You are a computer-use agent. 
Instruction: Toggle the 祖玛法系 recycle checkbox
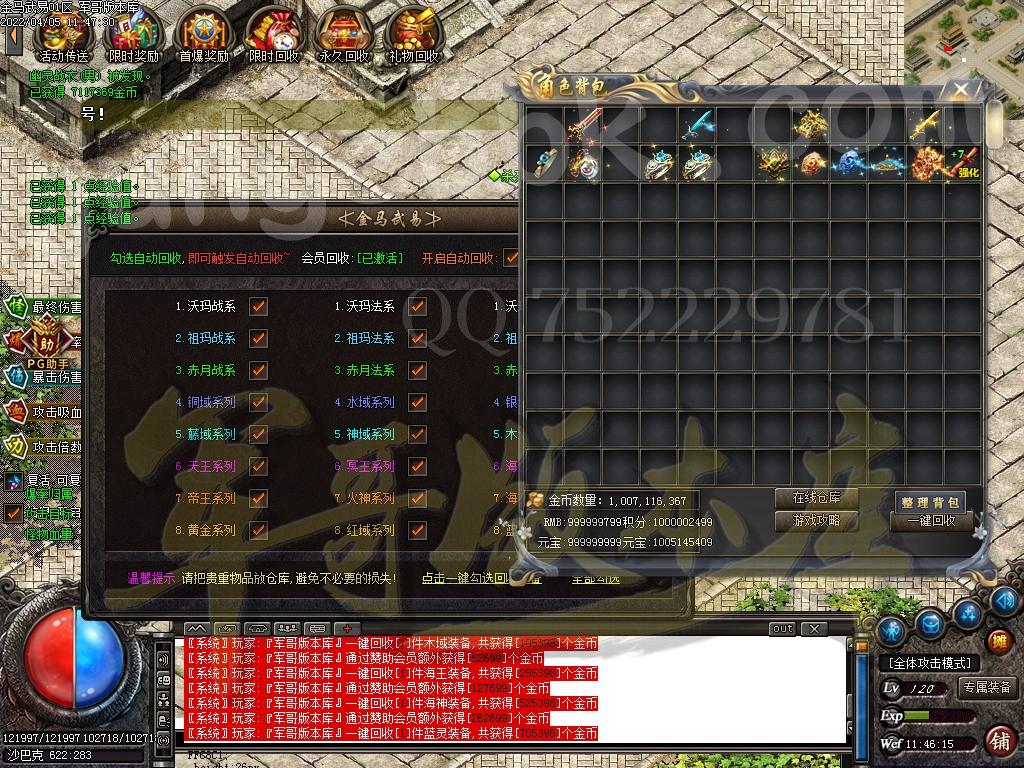[417, 339]
